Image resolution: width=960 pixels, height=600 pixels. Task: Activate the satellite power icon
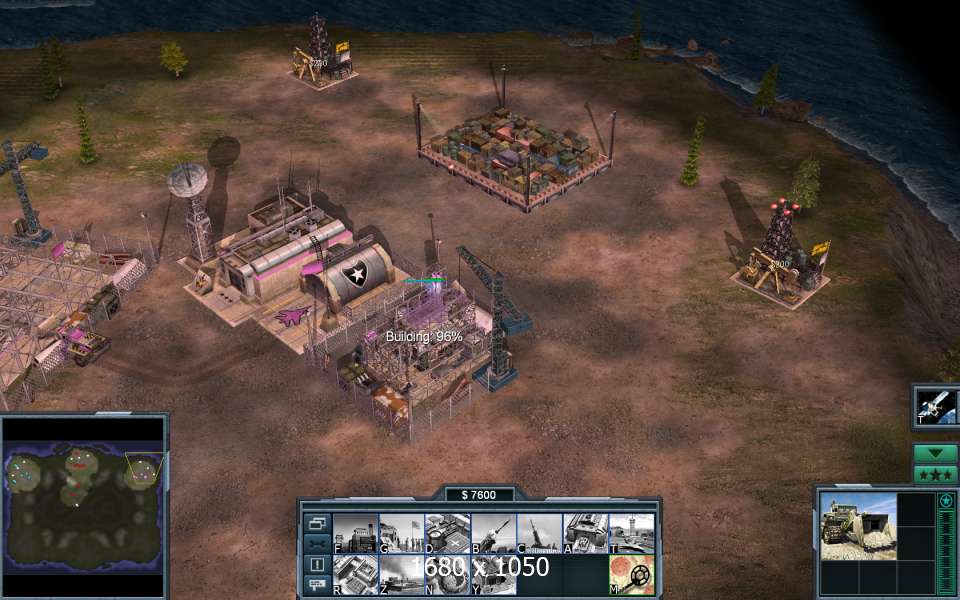937,406
